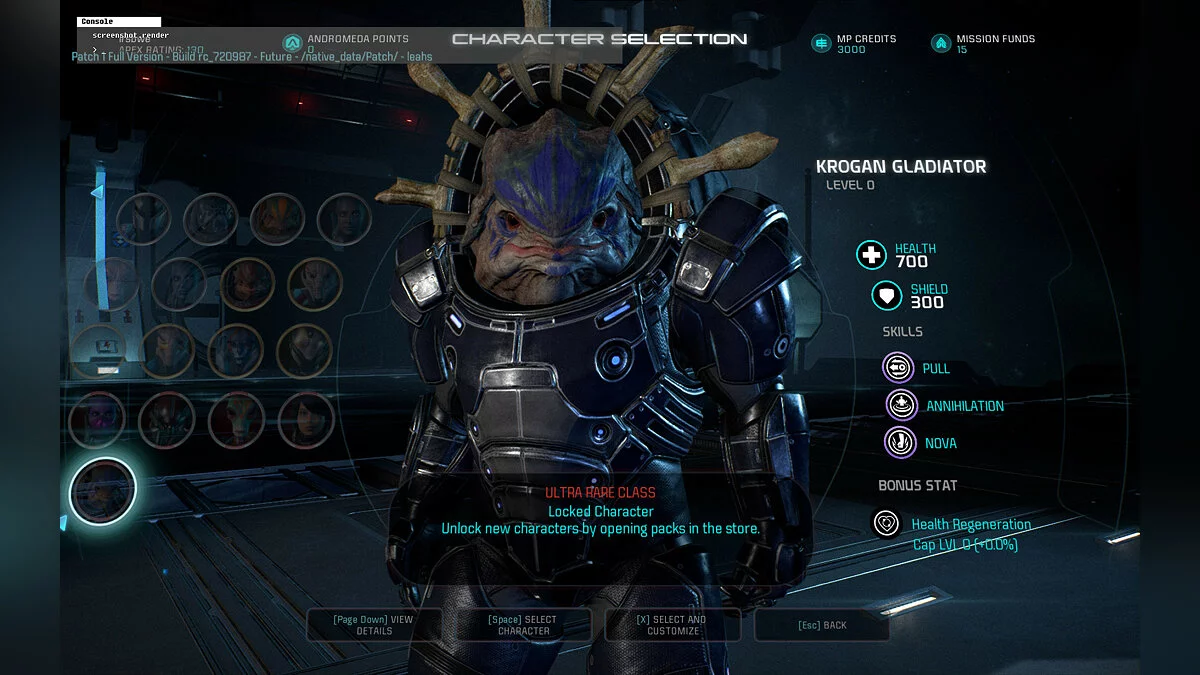Click the View Details button
Image resolution: width=1200 pixels, height=675 pixels.
tap(372, 625)
